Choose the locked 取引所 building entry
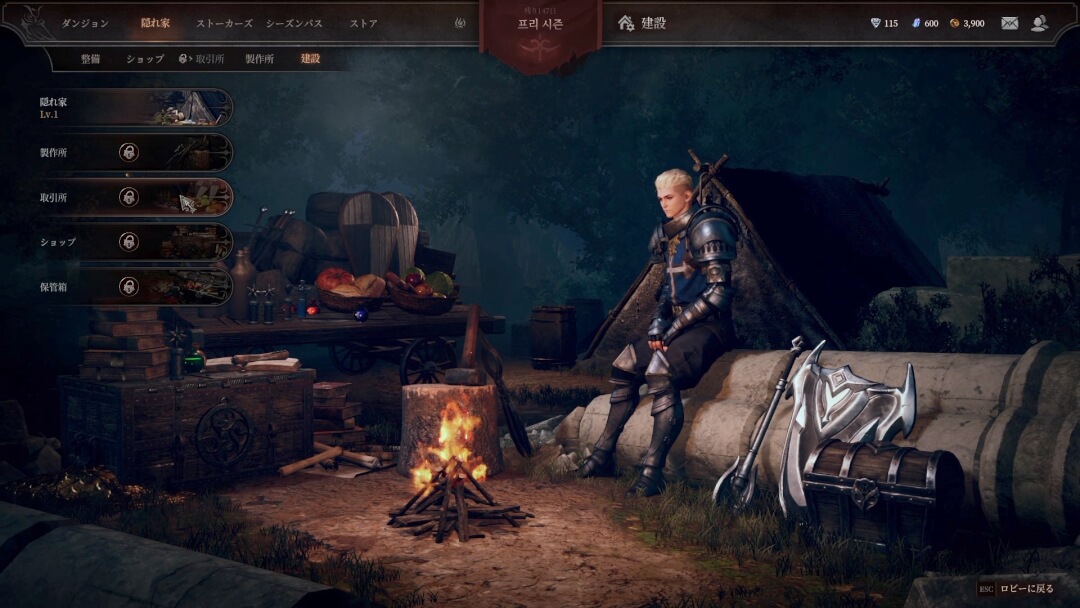Screen dimensions: 1080x608 (x=135, y=197)
